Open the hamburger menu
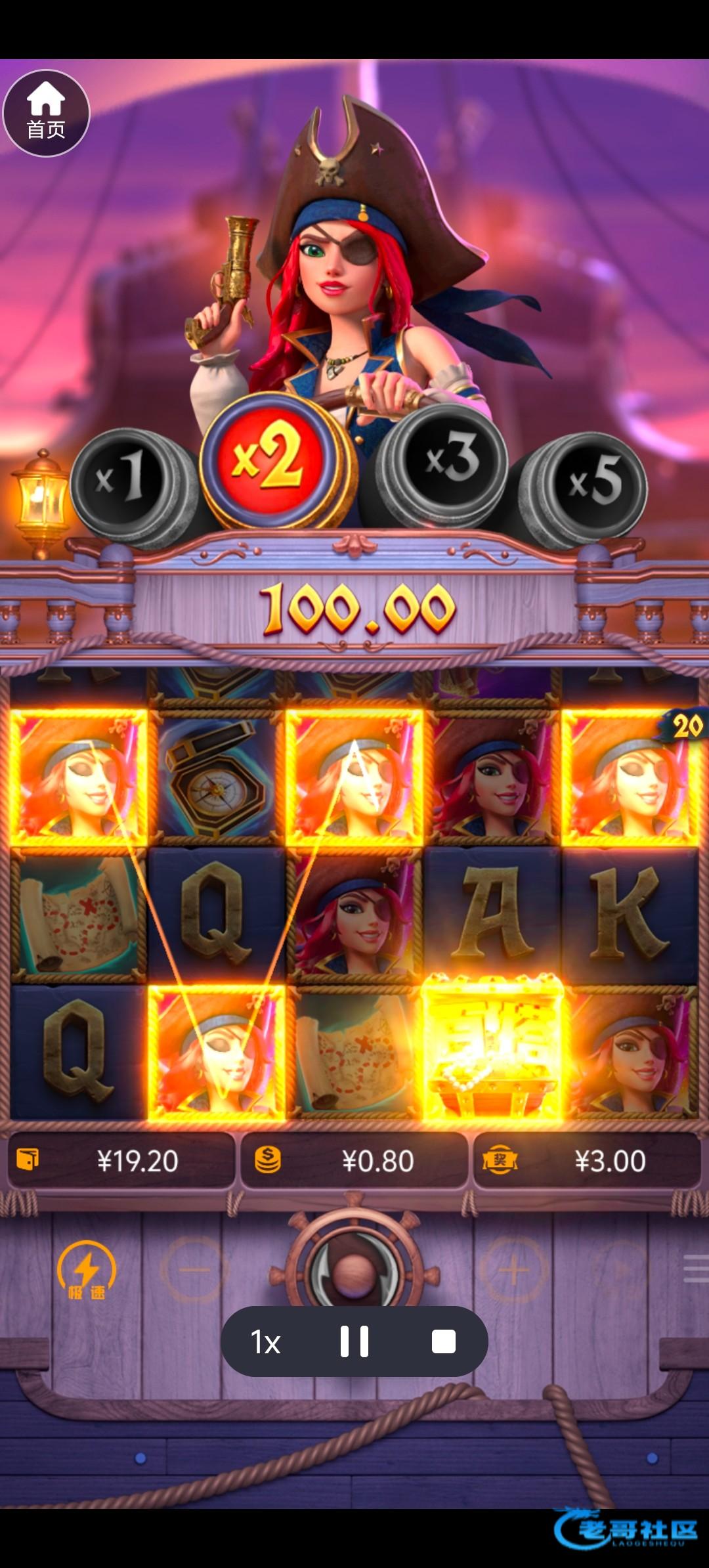709x1568 pixels. click(x=696, y=1269)
